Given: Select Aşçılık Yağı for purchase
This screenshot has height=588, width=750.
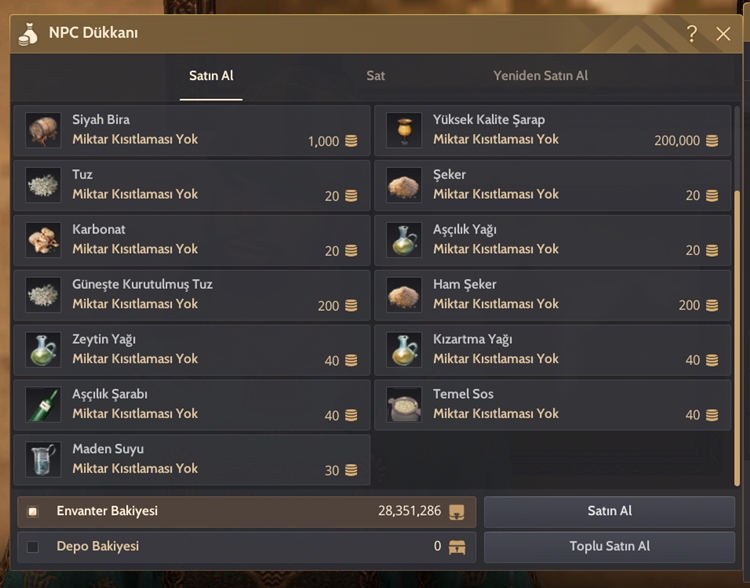Looking at the screenshot, I should (x=552, y=240).
